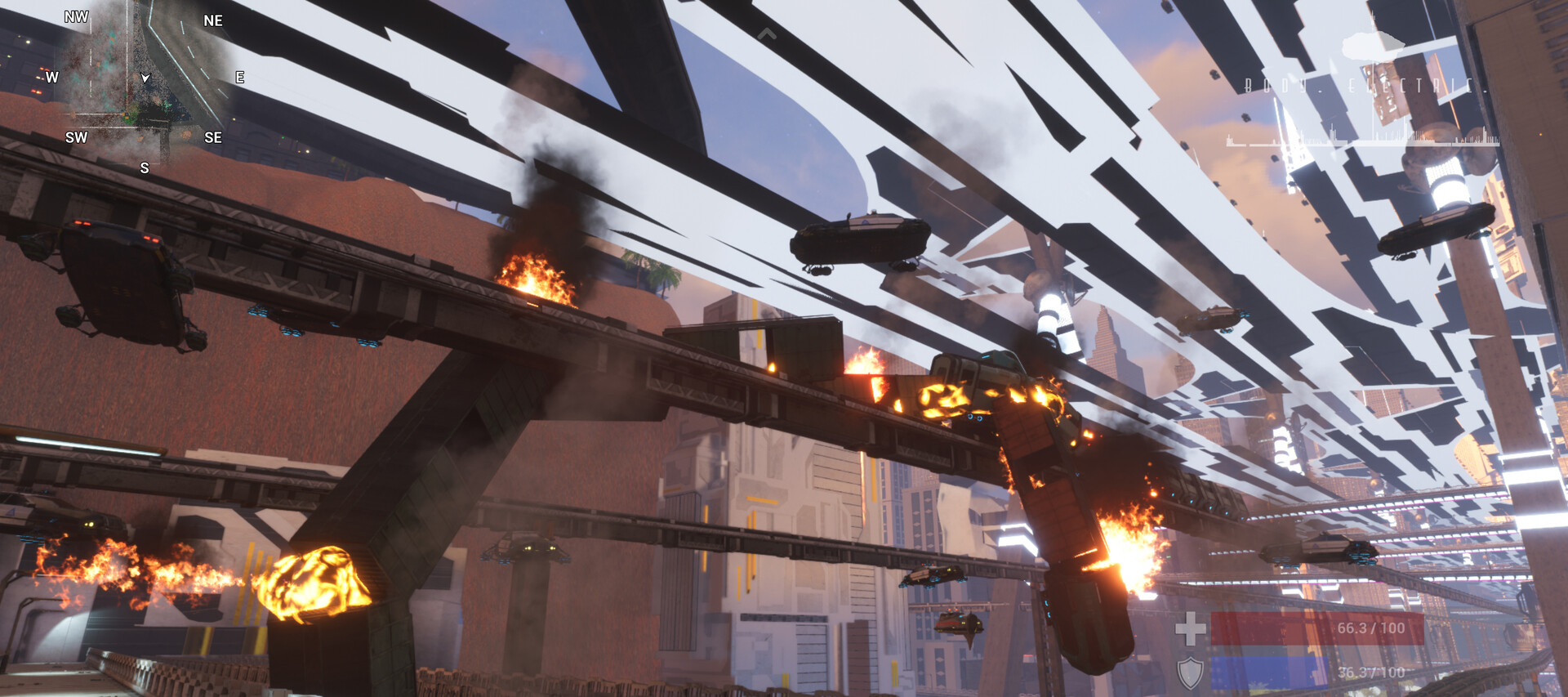
Task: Click the player arrow marker on the minimap
Action: 144,79
